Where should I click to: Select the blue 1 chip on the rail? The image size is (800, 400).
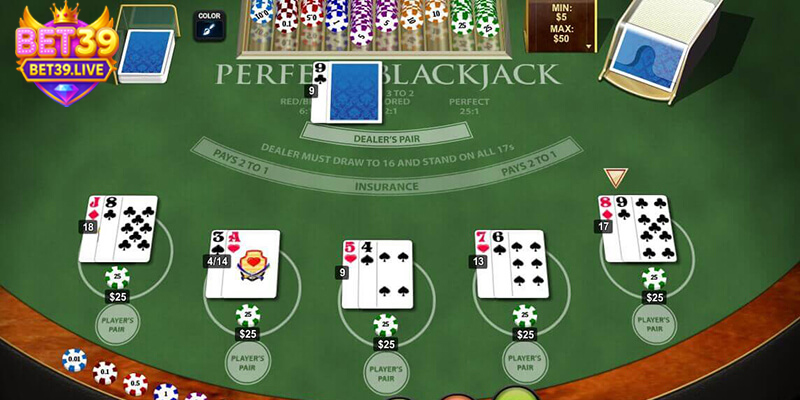point(166,392)
